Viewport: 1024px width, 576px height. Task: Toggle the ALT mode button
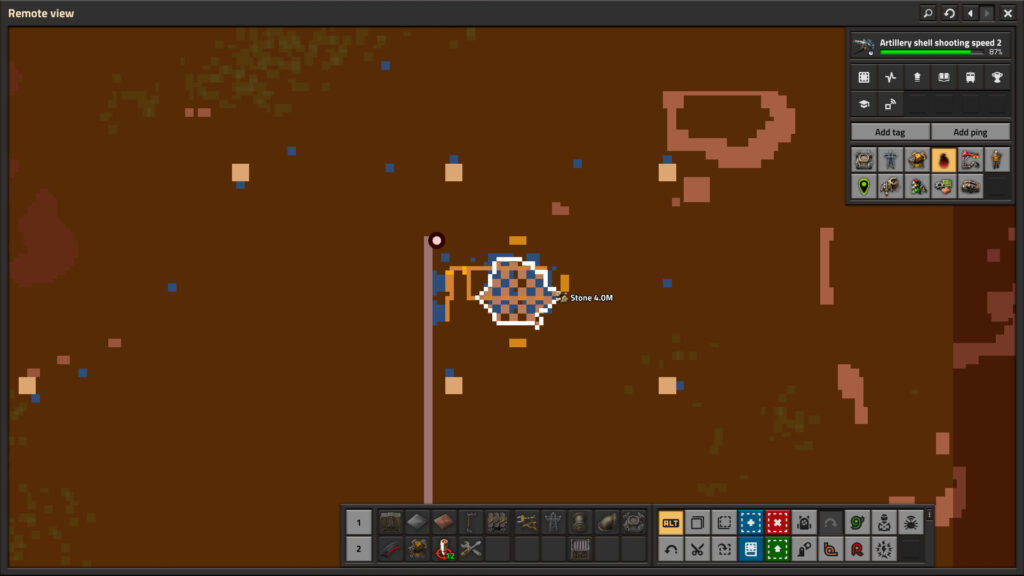click(670, 522)
